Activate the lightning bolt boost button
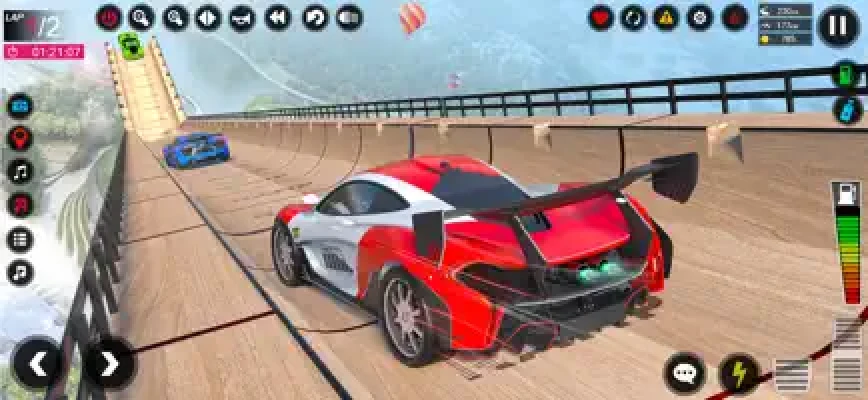Viewport: 868px width, 400px height. [739, 374]
